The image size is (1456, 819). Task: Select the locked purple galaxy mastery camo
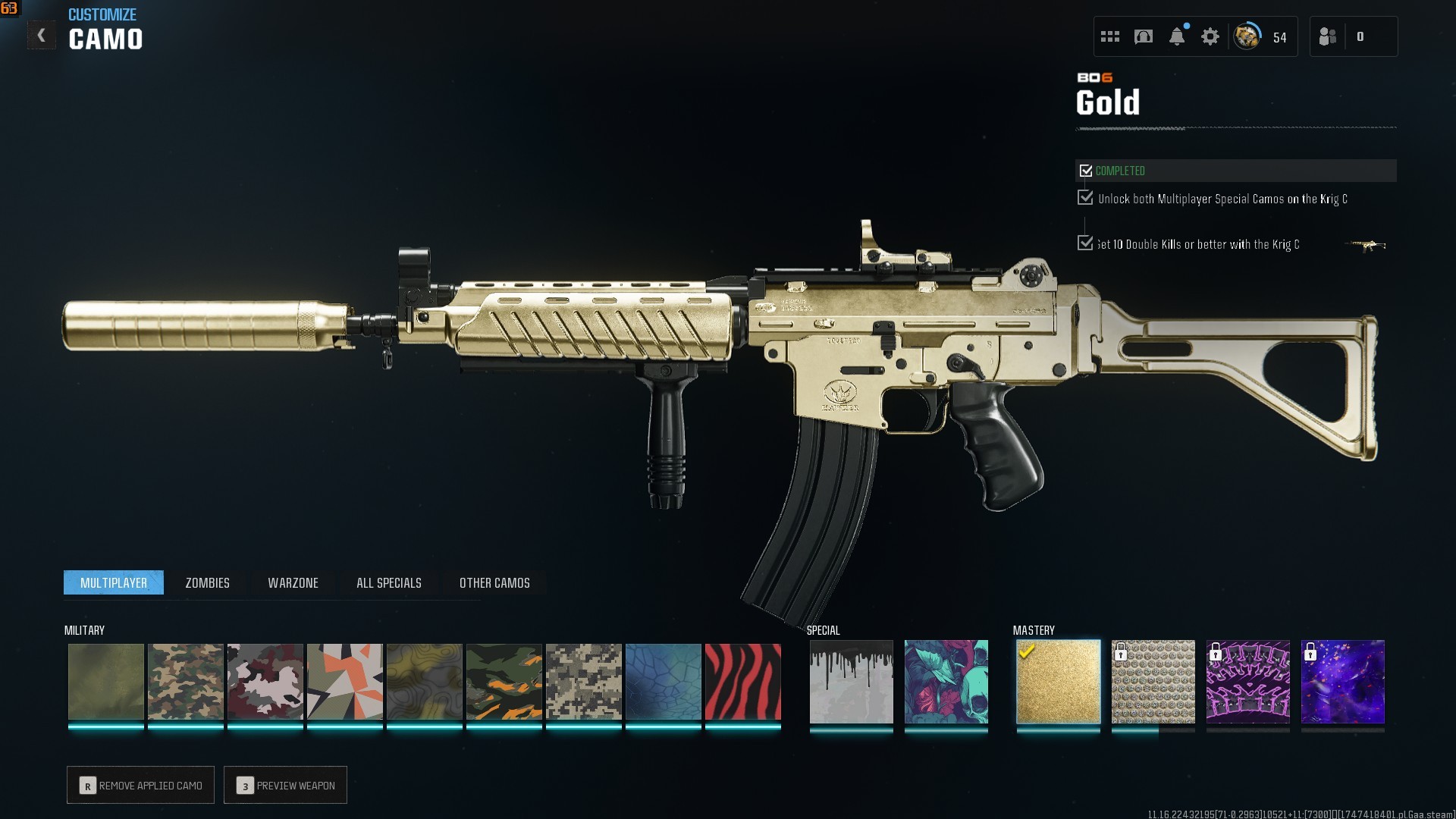[1342, 682]
